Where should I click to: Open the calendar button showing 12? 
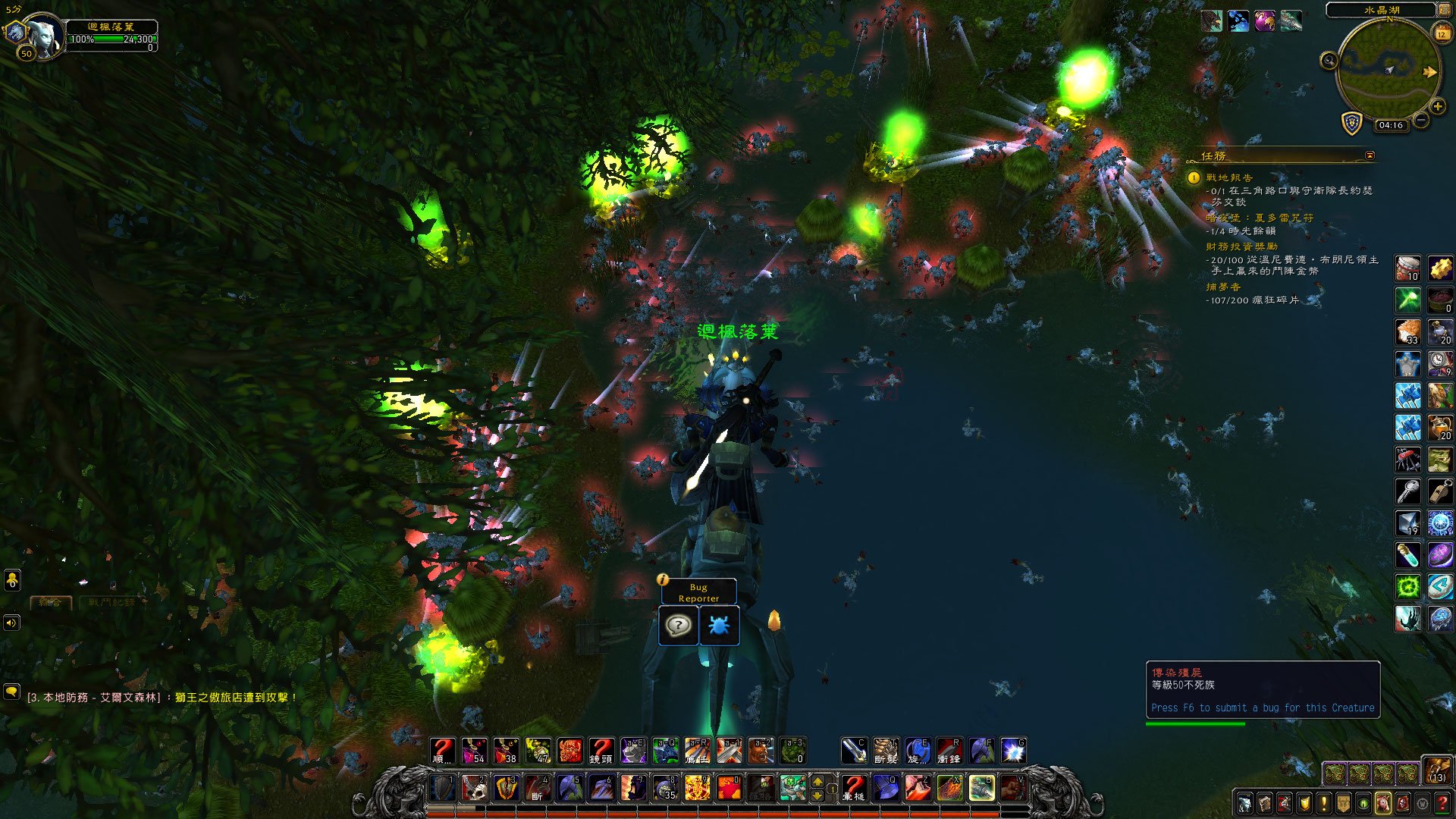[x=1442, y=33]
